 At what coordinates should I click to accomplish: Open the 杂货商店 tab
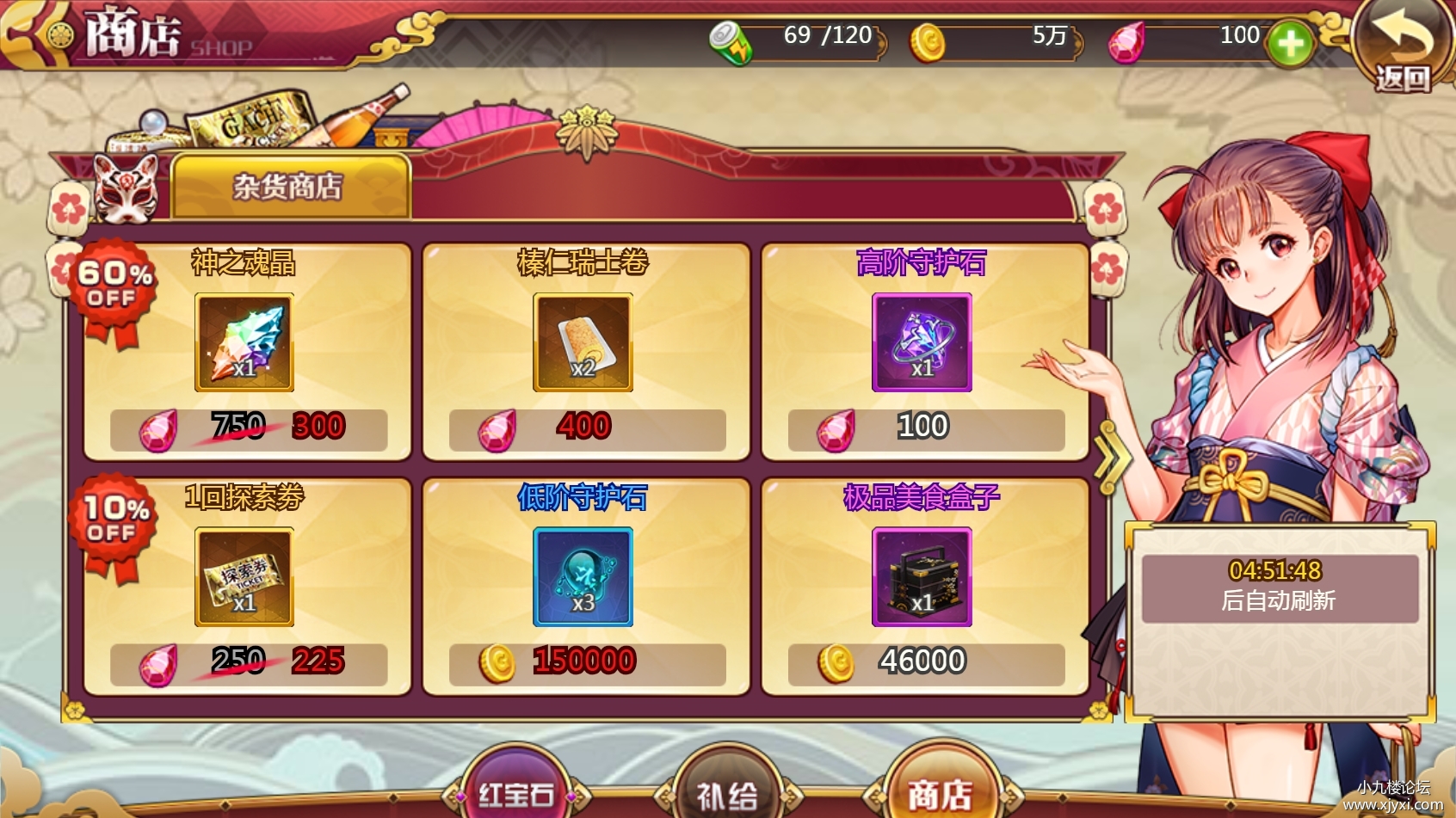pos(290,188)
